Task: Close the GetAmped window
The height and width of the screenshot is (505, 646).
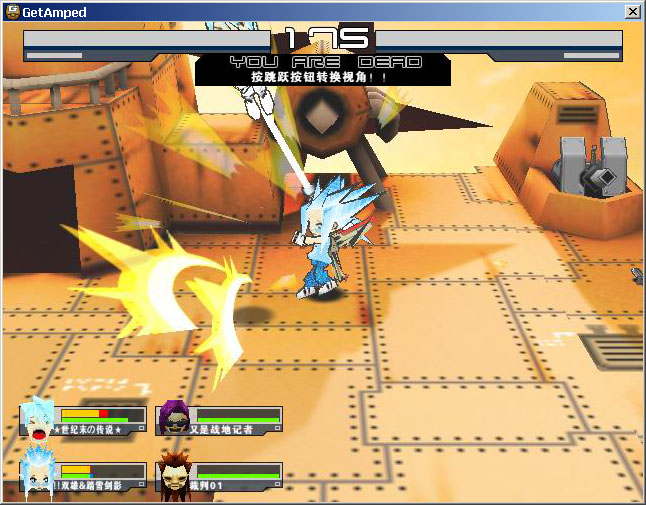Action: point(632,11)
